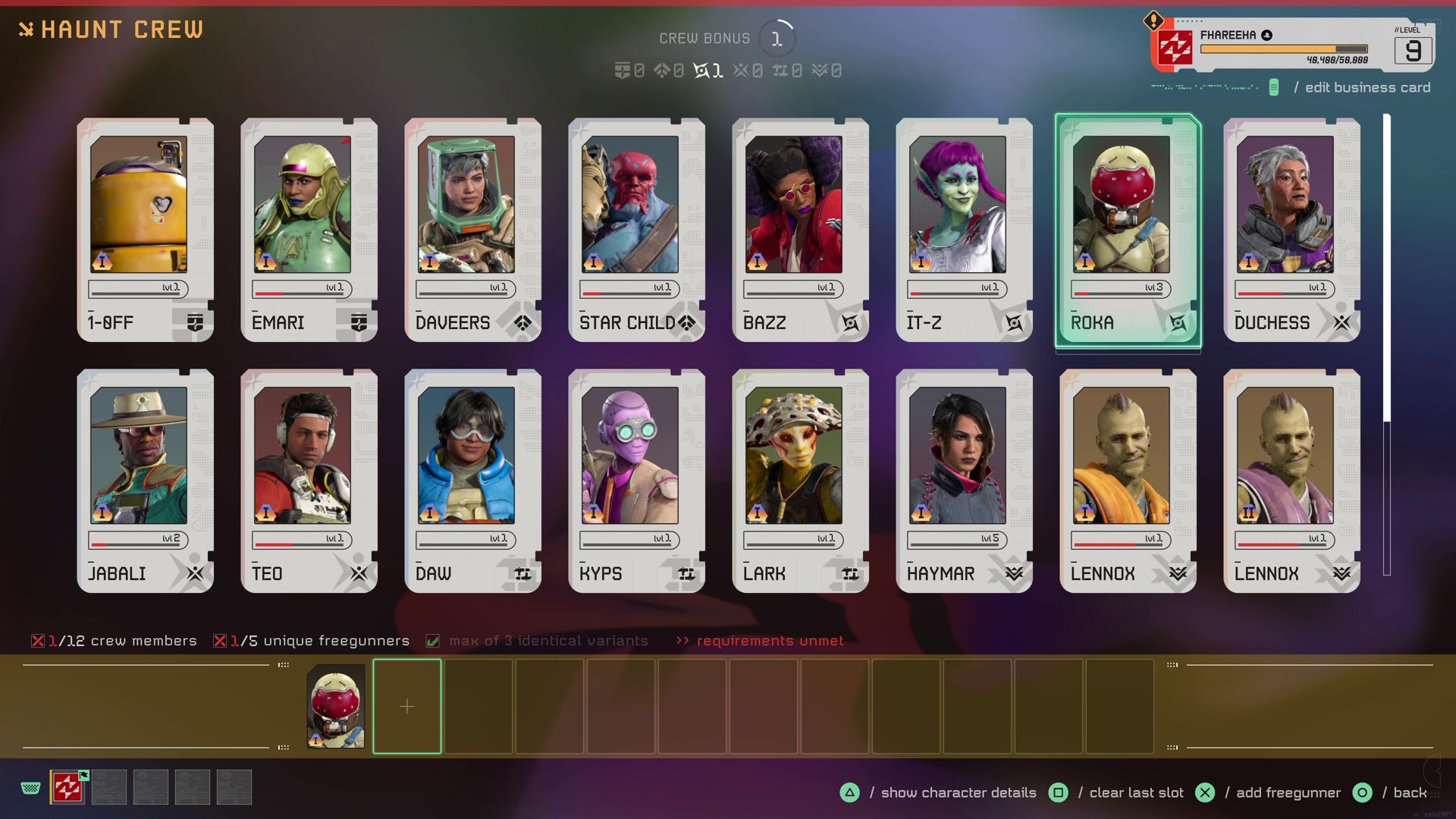Image resolution: width=1456 pixels, height=819 pixels.
Task: Select the Haymar level 5 card
Action: (964, 481)
